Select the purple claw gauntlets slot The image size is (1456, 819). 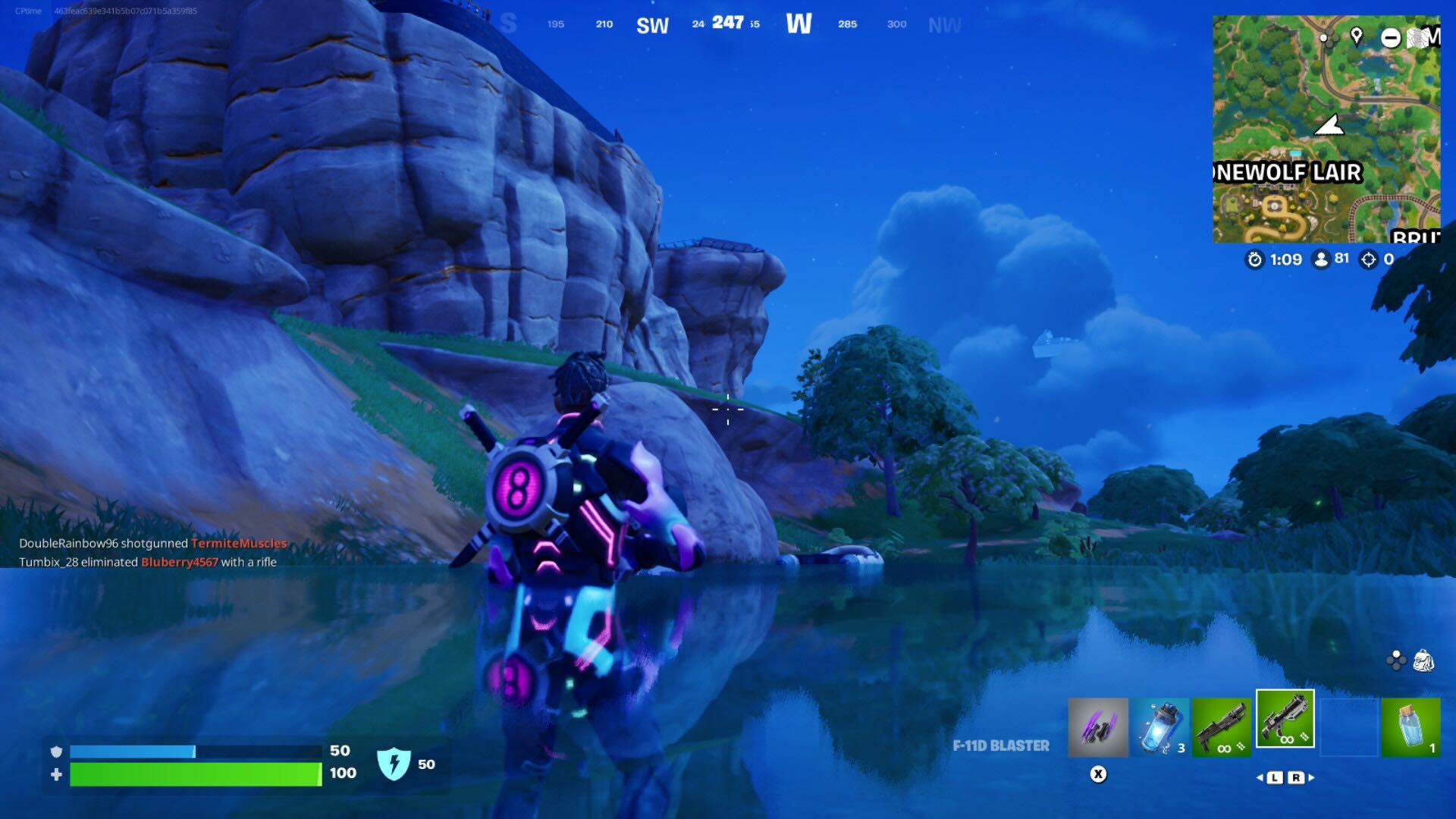tap(1097, 728)
